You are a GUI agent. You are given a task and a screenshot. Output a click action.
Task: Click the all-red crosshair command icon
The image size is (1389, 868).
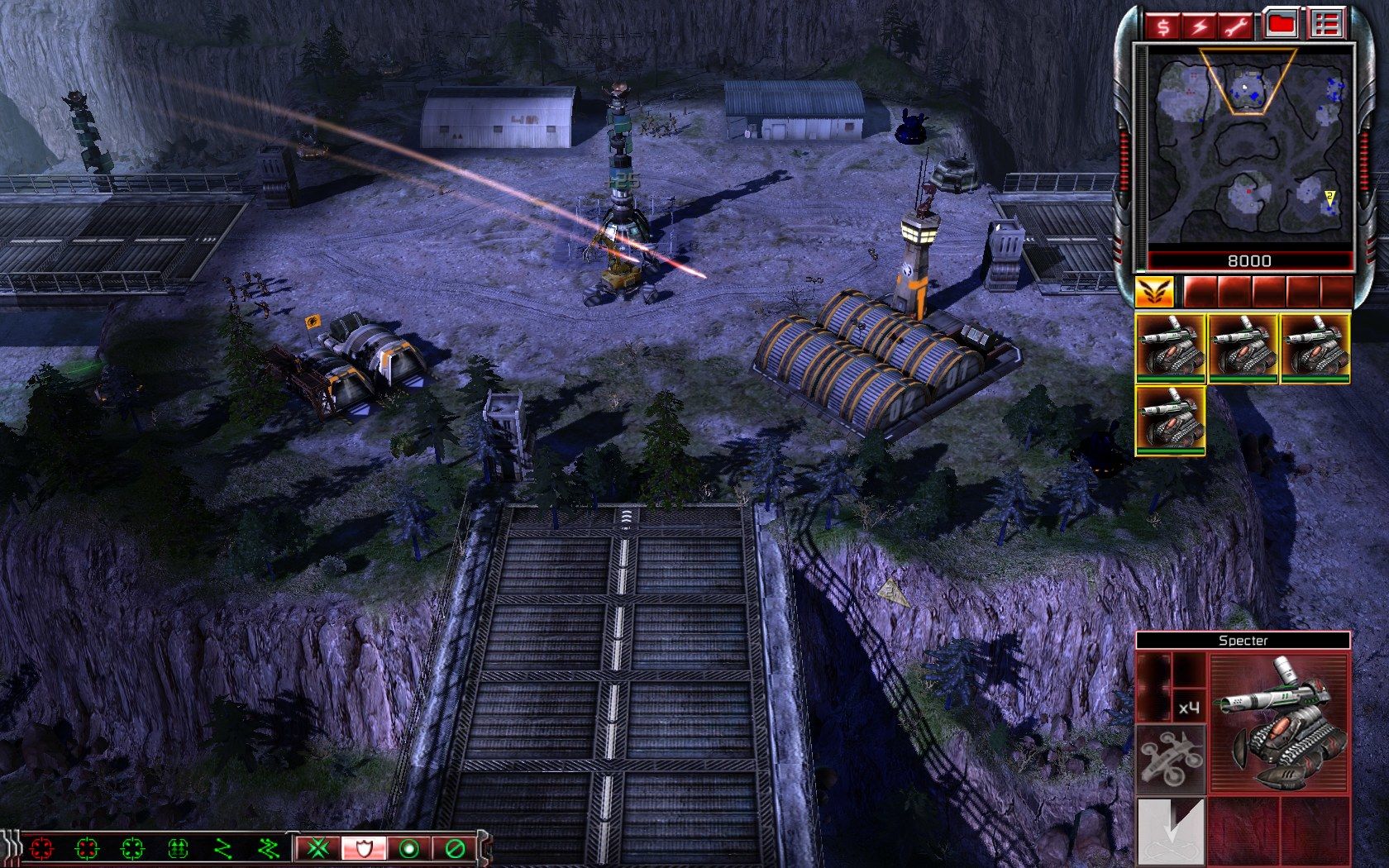coord(41,848)
